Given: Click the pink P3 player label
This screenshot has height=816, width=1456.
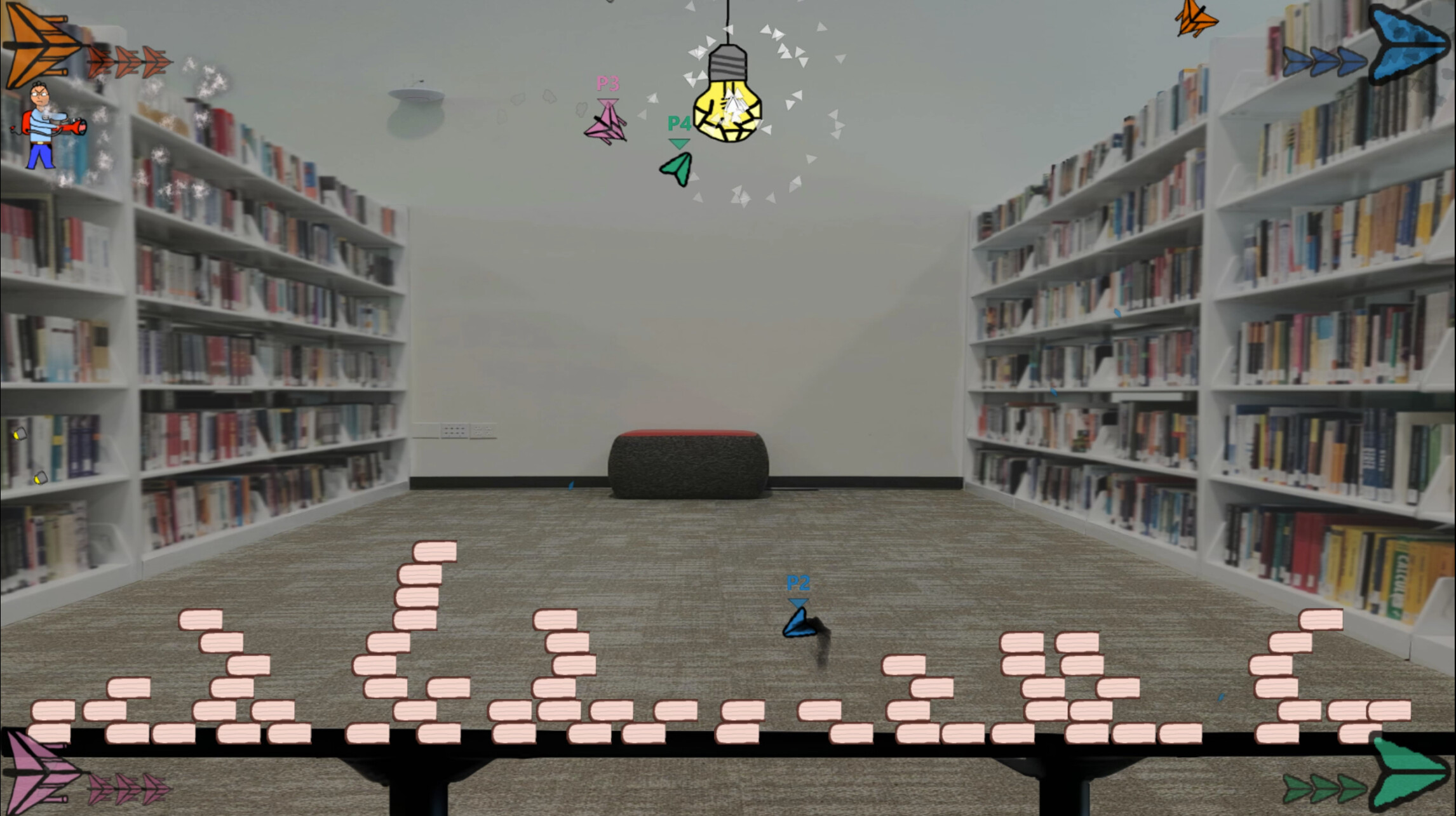Looking at the screenshot, I should coord(608,83).
